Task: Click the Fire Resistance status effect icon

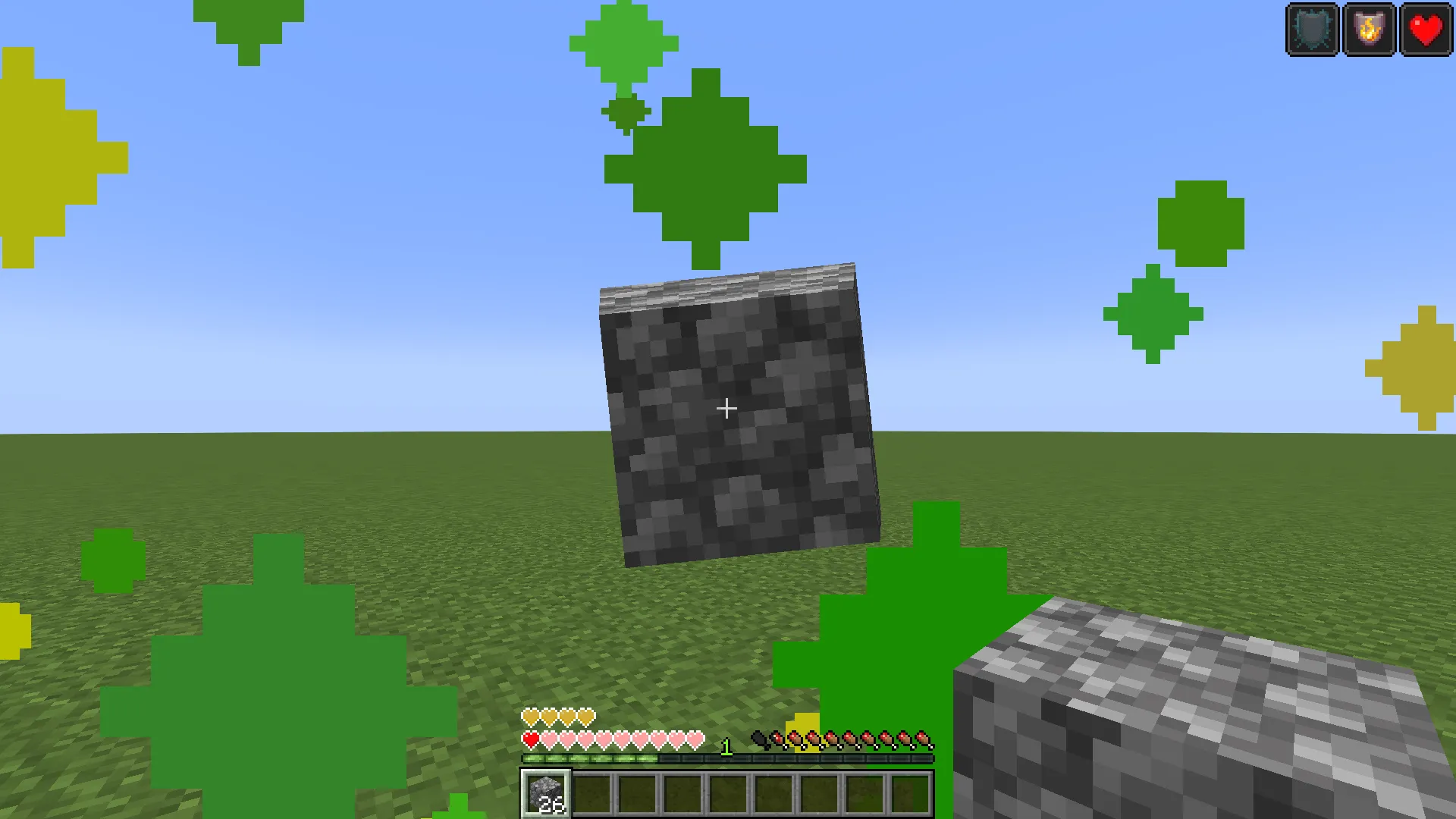Action: (x=1369, y=30)
